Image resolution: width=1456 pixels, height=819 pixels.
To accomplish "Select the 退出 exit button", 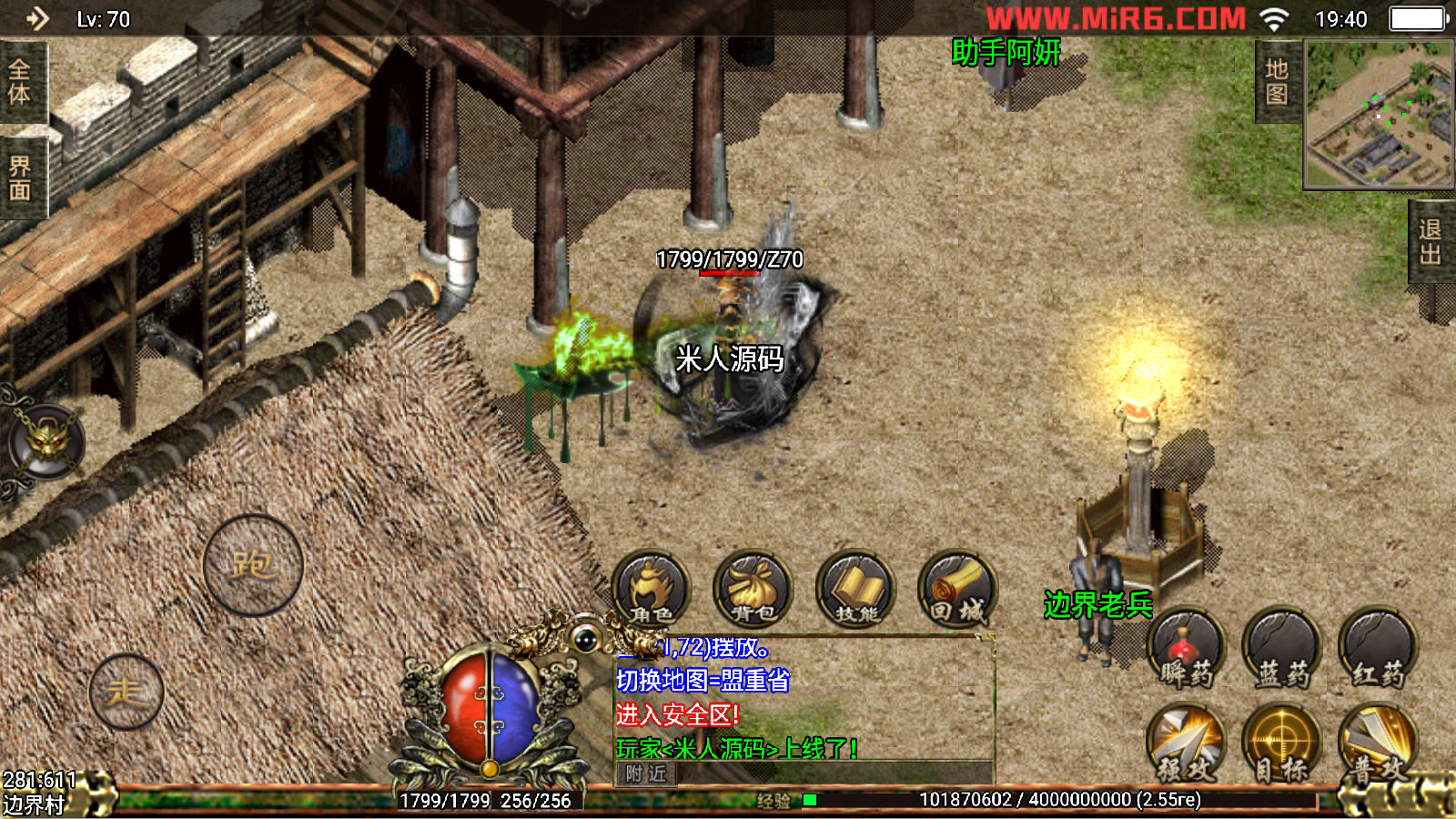I will tap(1431, 242).
